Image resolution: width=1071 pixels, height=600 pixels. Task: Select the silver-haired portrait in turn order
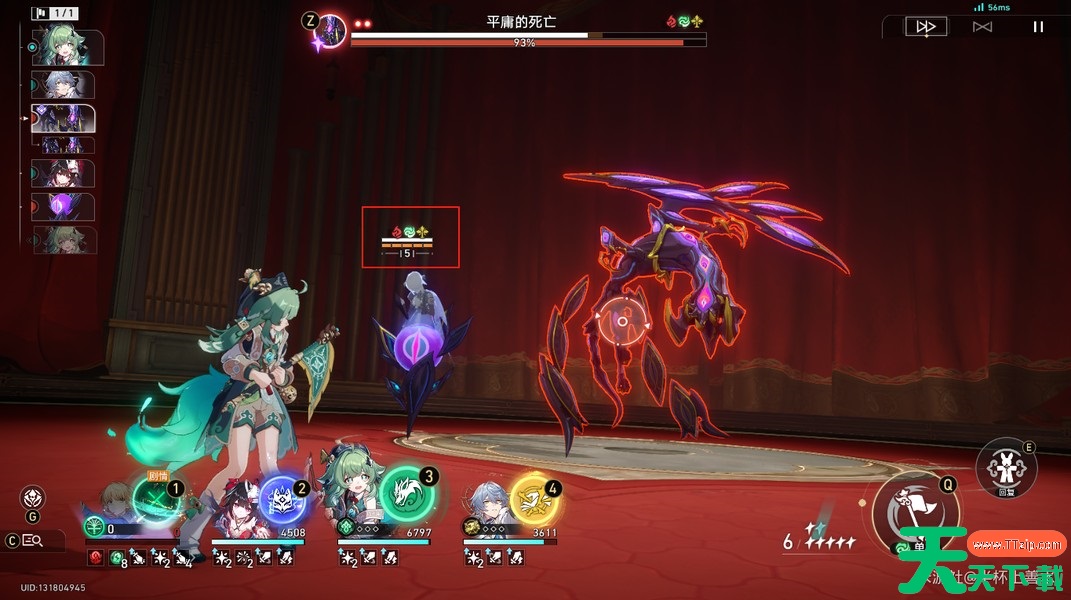pyautogui.click(x=64, y=84)
